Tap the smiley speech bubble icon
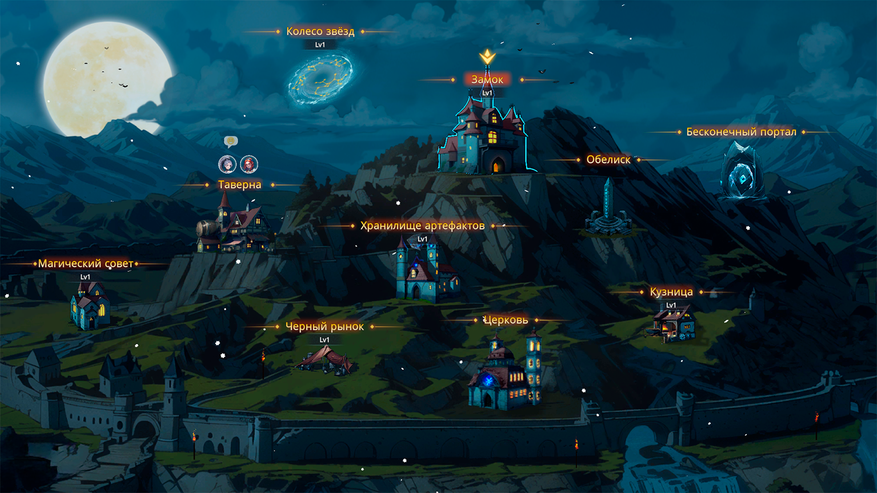 (x=230, y=142)
